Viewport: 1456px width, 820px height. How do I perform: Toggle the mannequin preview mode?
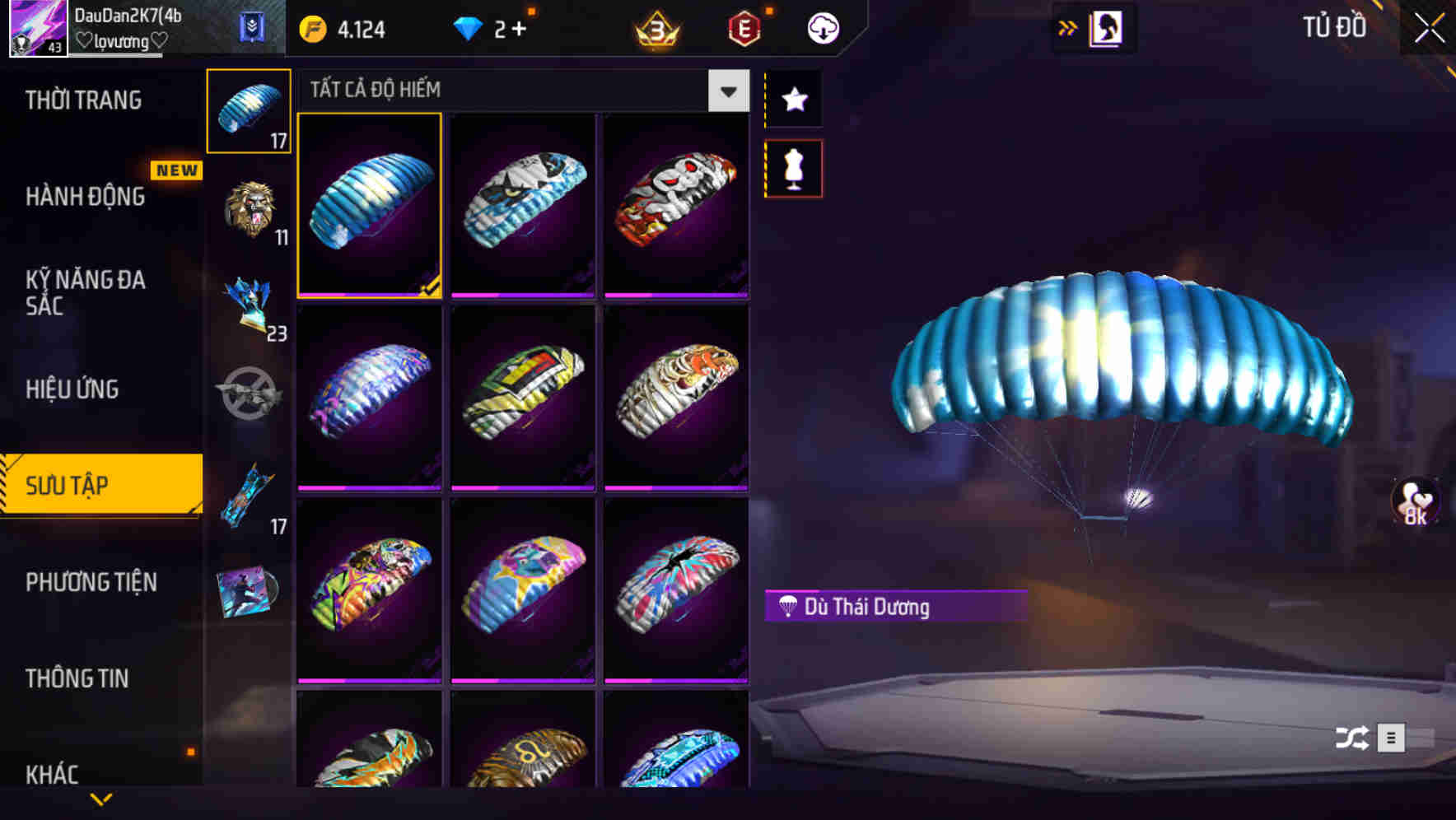(x=793, y=167)
